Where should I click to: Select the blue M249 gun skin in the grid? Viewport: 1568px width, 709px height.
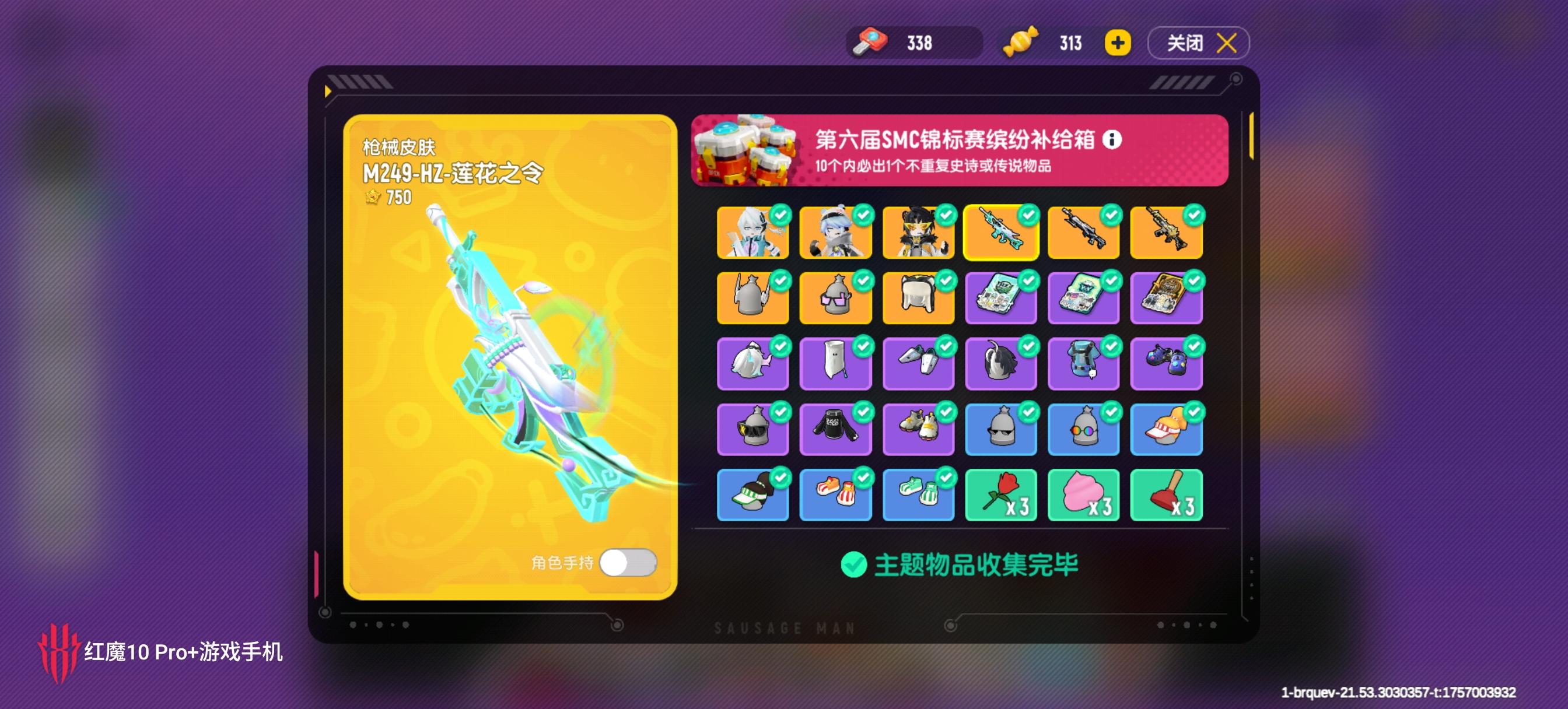tap(1002, 234)
